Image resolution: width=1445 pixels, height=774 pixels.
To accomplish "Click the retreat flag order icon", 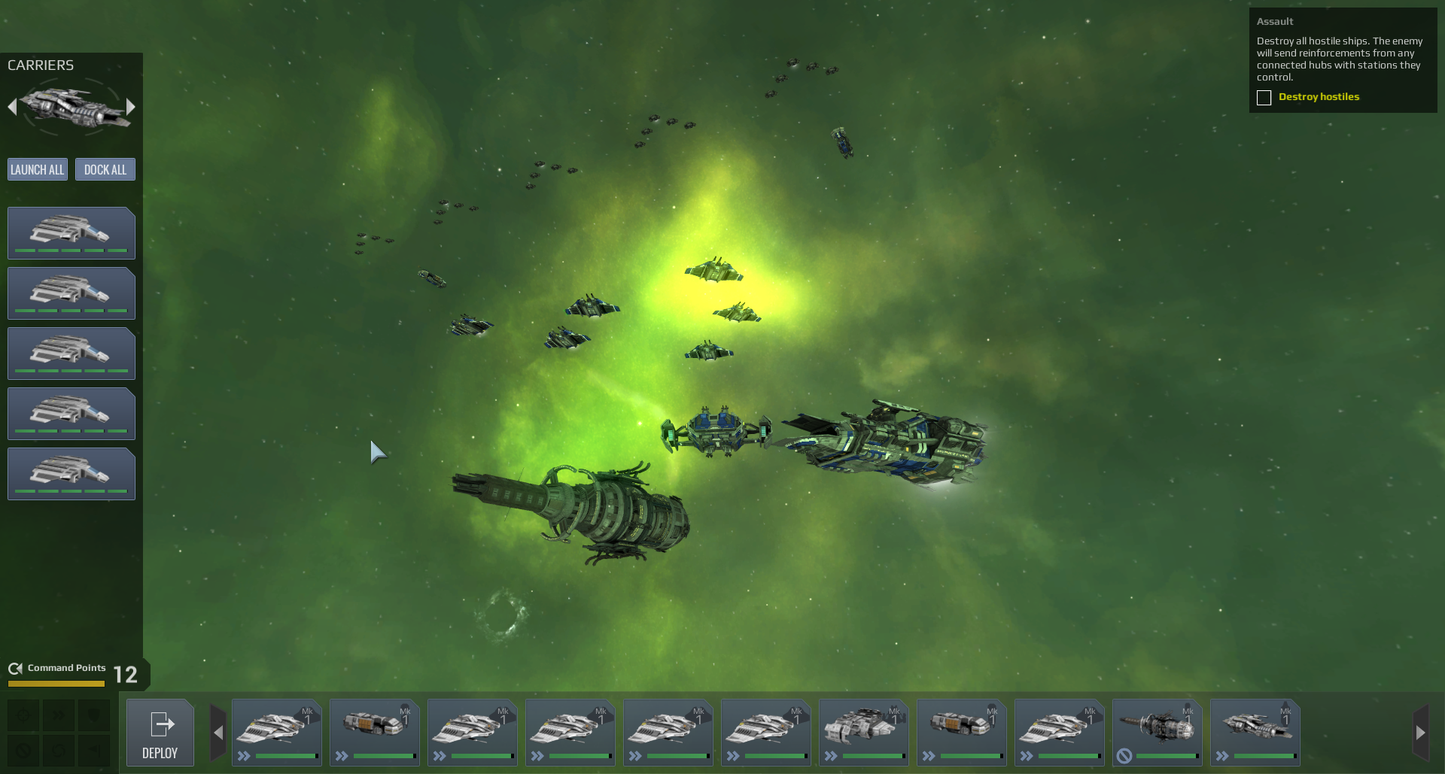I will tap(94, 750).
